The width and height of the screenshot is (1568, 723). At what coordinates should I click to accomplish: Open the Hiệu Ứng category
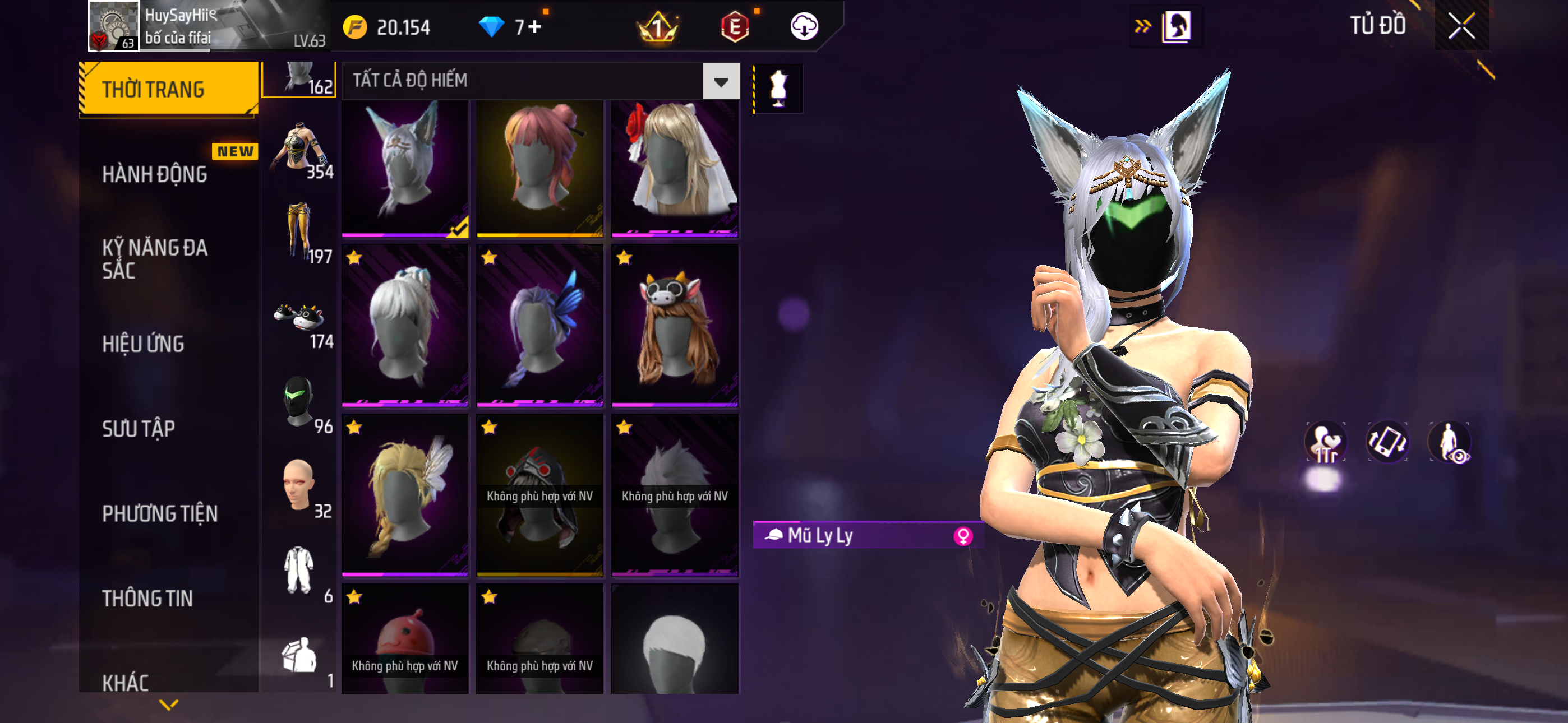tap(143, 344)
